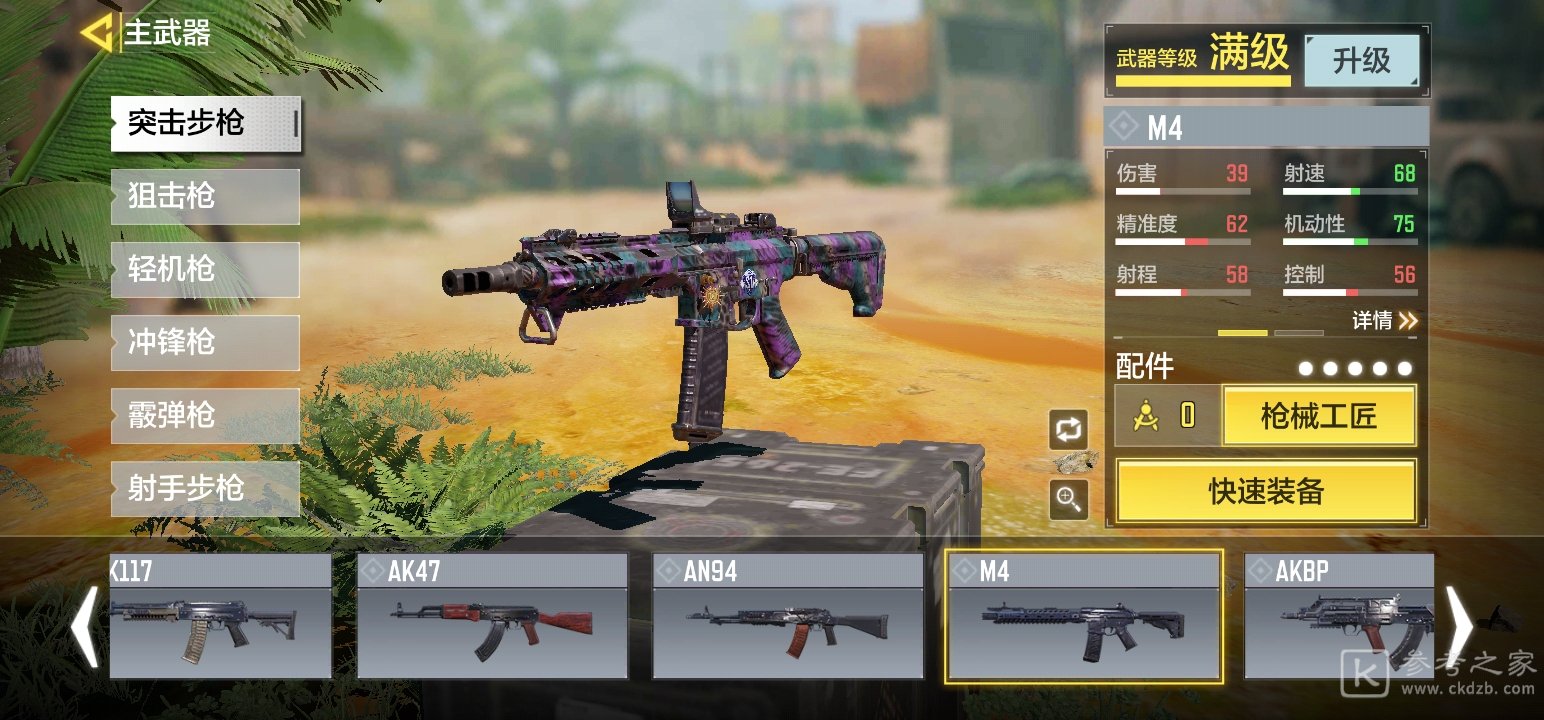Select the AK47 weapon card
The image size is (1544, 720).
pyautogui.click(x=492, y=616)
